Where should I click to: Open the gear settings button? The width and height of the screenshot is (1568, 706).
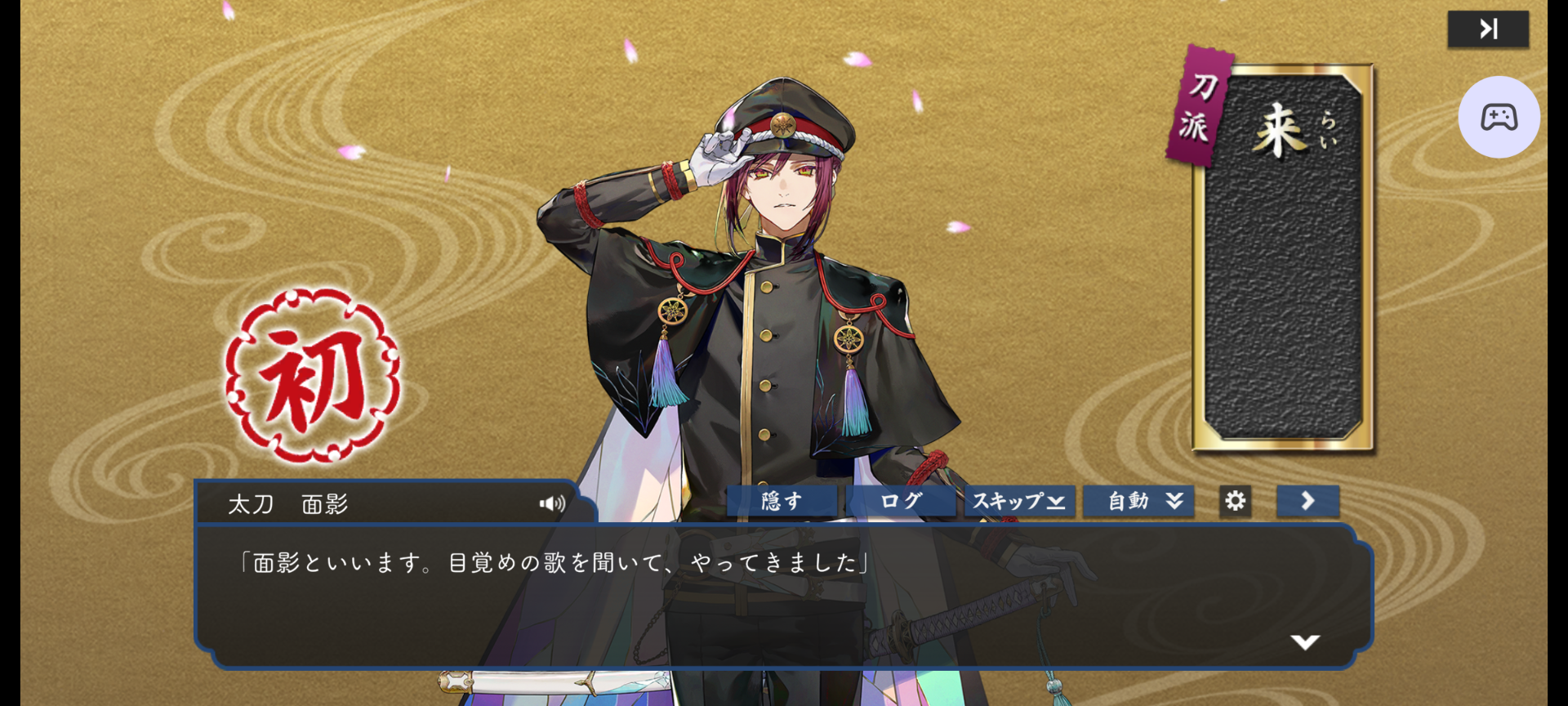click(x=1235, y=501)
